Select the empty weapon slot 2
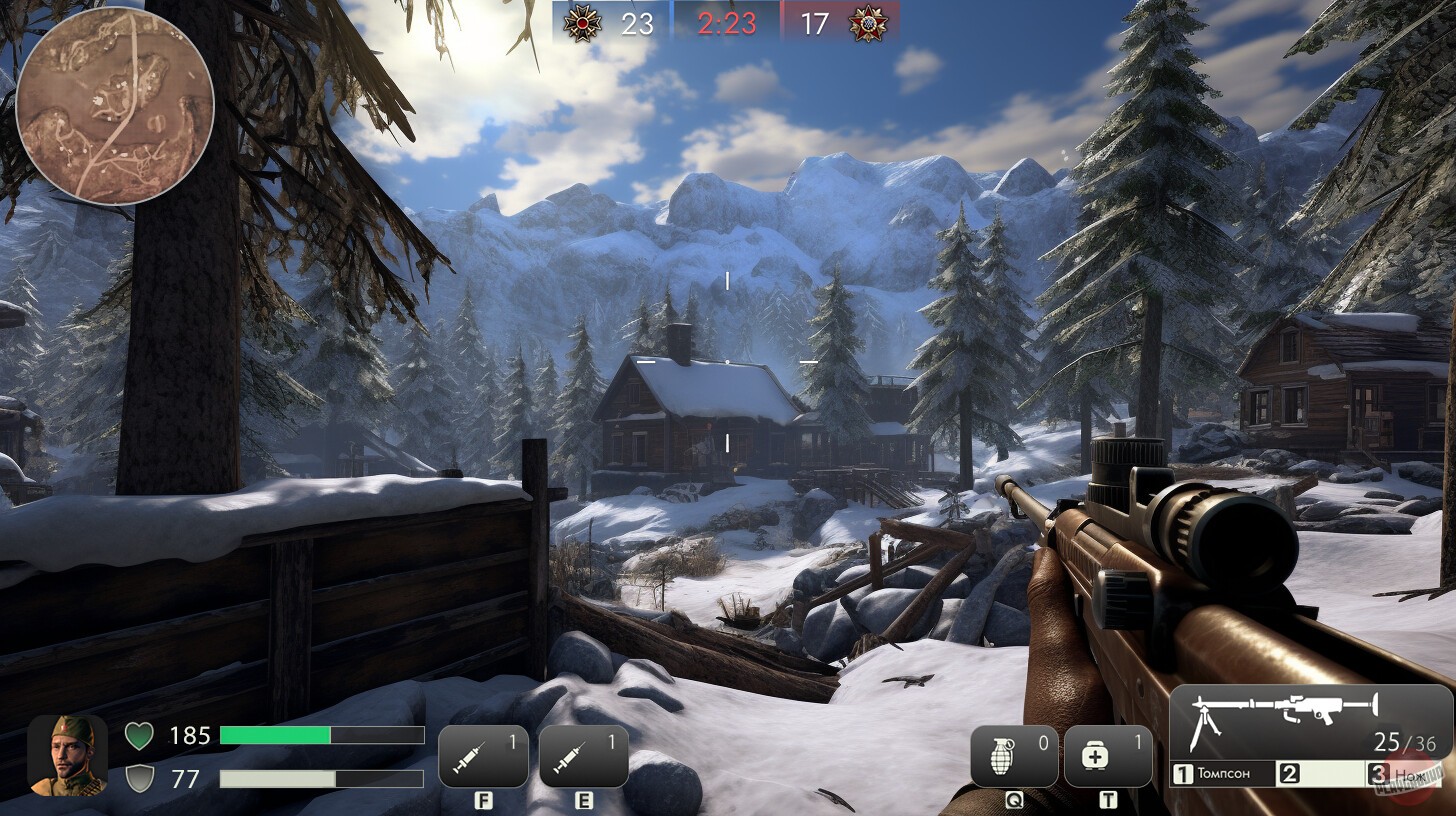 click(x=1320, y=773)
